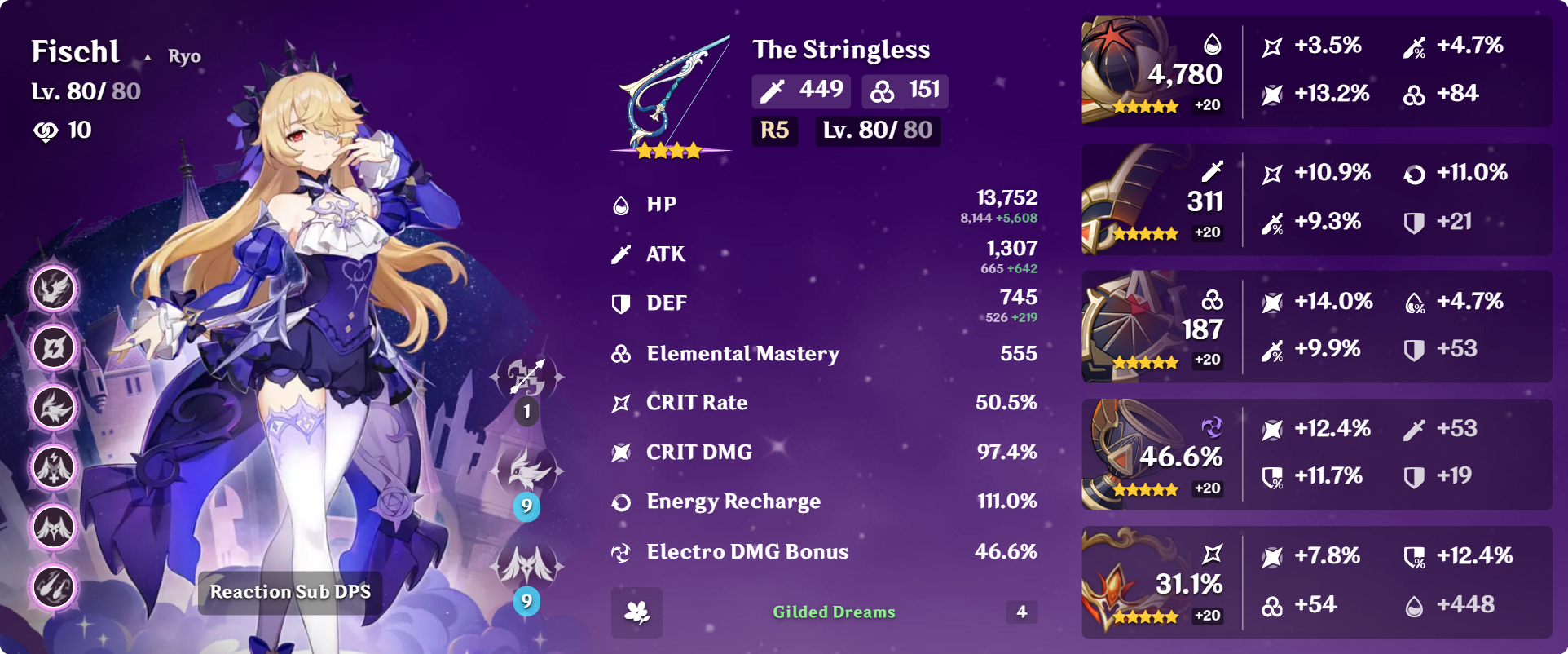Select the Reaction Sub DPS build label

[290, 592]
